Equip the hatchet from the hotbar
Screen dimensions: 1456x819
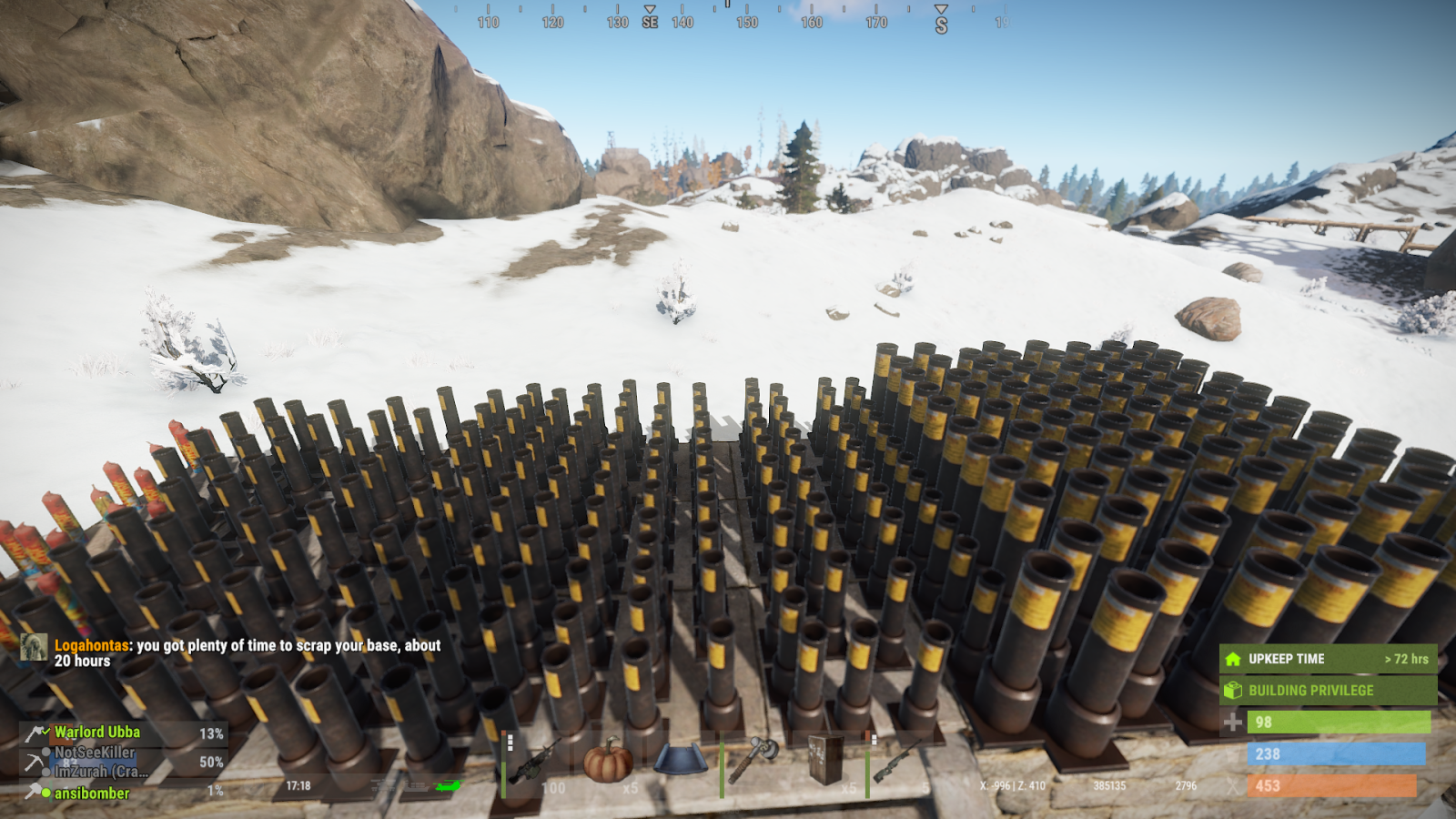point(753,761)
